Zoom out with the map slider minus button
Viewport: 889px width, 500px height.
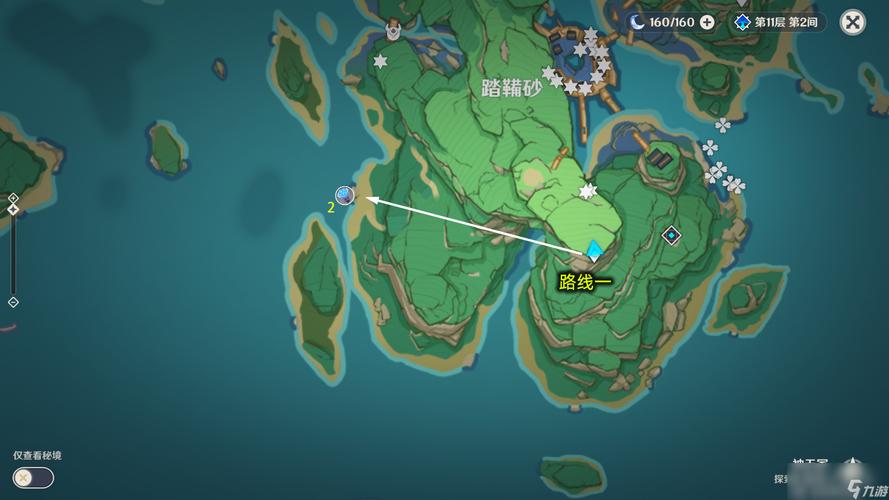click(x=13, y=302)
